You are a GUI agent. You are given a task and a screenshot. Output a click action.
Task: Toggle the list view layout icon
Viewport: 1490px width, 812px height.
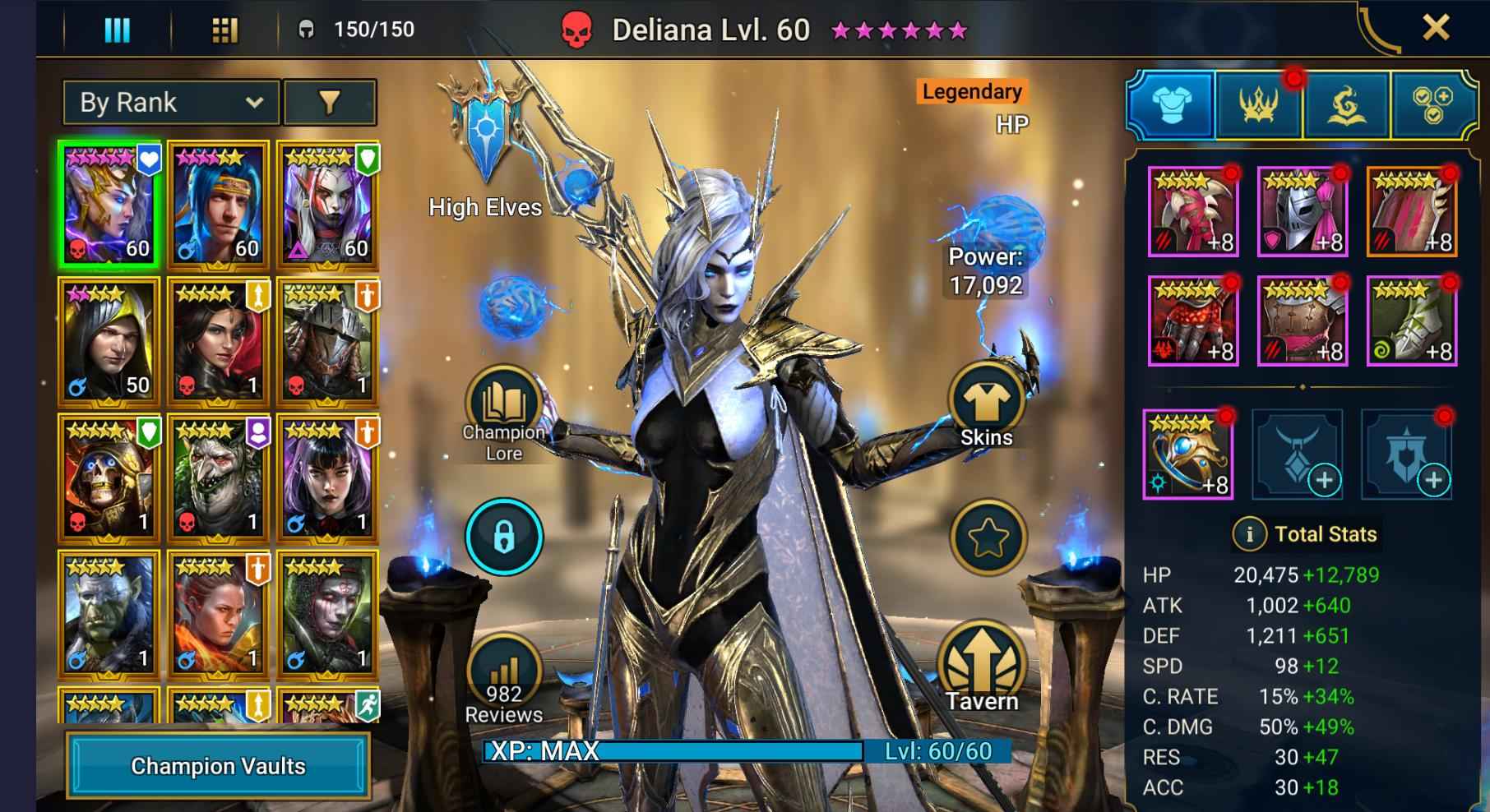click(x=117, y=28)
